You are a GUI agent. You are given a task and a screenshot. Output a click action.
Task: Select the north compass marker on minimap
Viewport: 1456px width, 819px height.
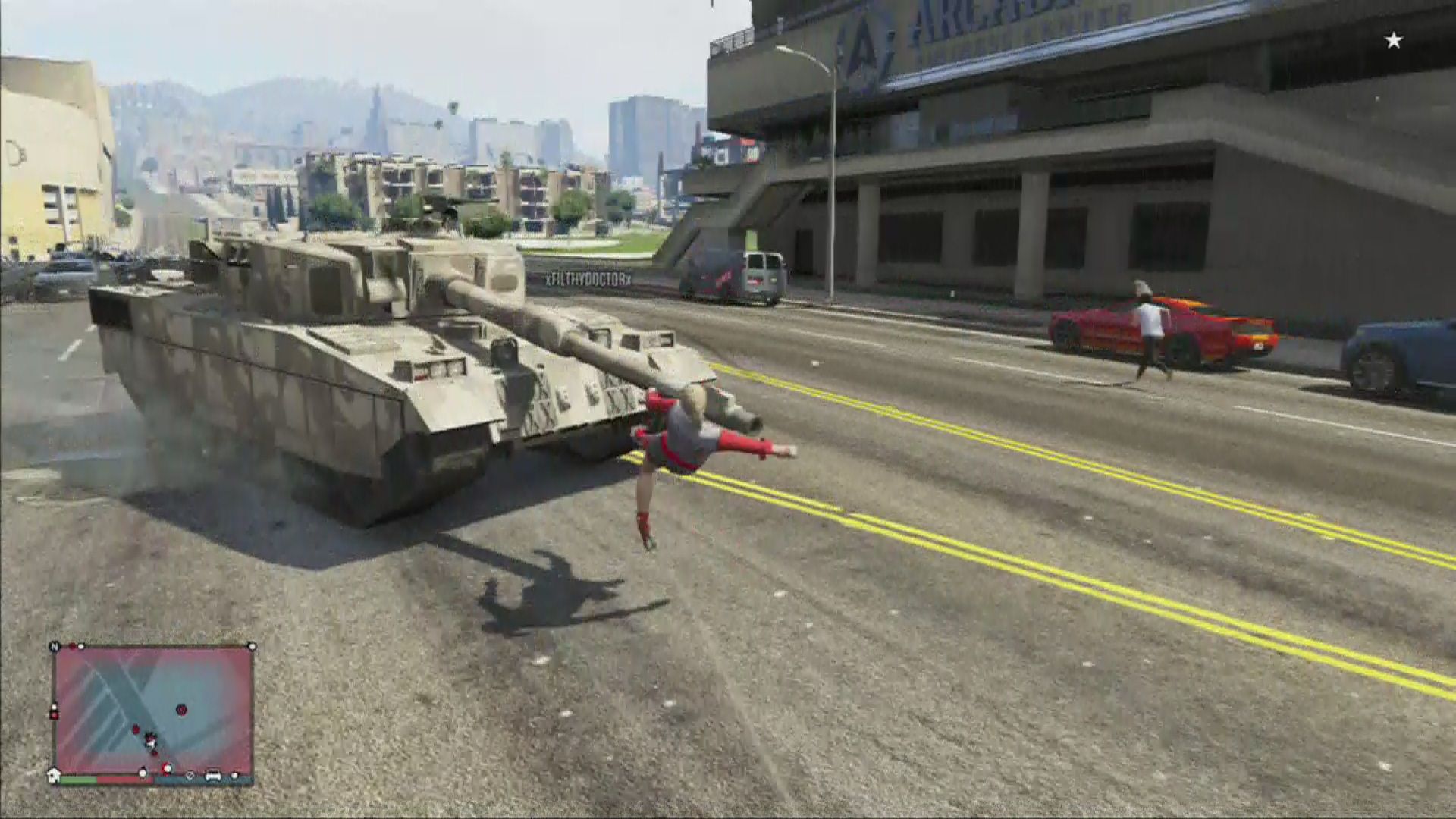(55, 647)
